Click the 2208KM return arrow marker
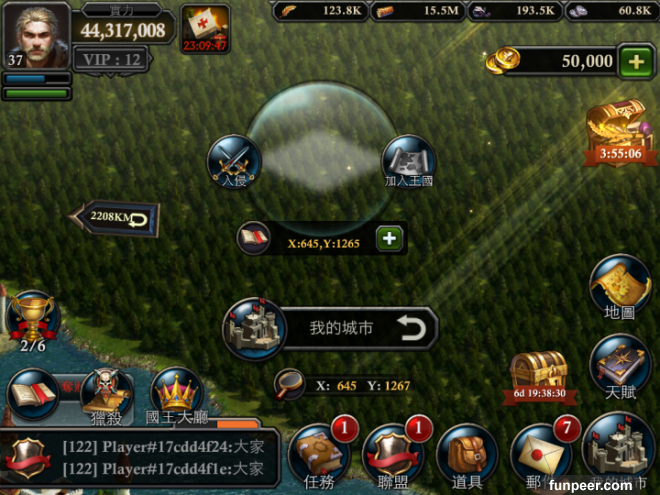660x495 pixels. 118,216
